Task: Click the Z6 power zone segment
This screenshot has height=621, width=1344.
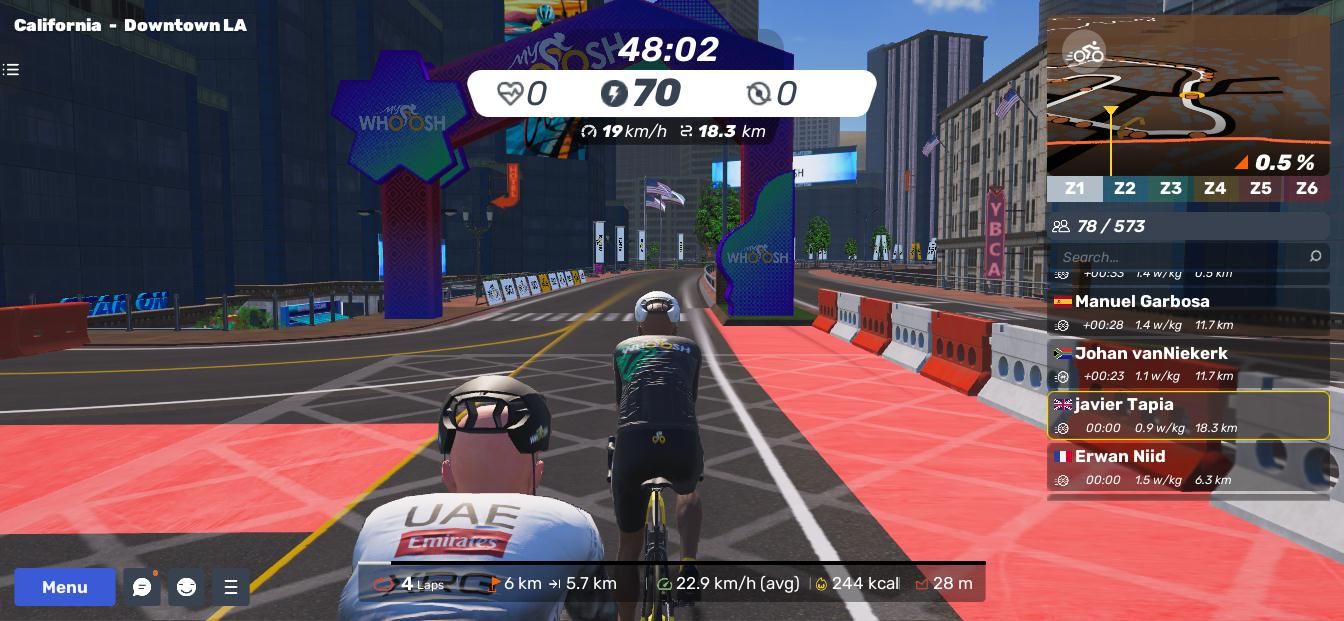Action: pos(1306,188)
